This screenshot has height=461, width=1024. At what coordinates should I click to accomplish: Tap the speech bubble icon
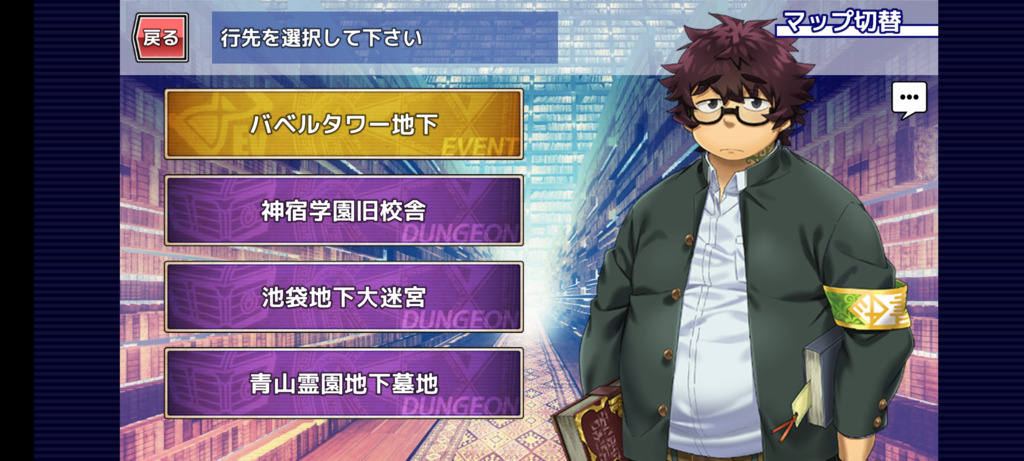click(x=909, y=99)
